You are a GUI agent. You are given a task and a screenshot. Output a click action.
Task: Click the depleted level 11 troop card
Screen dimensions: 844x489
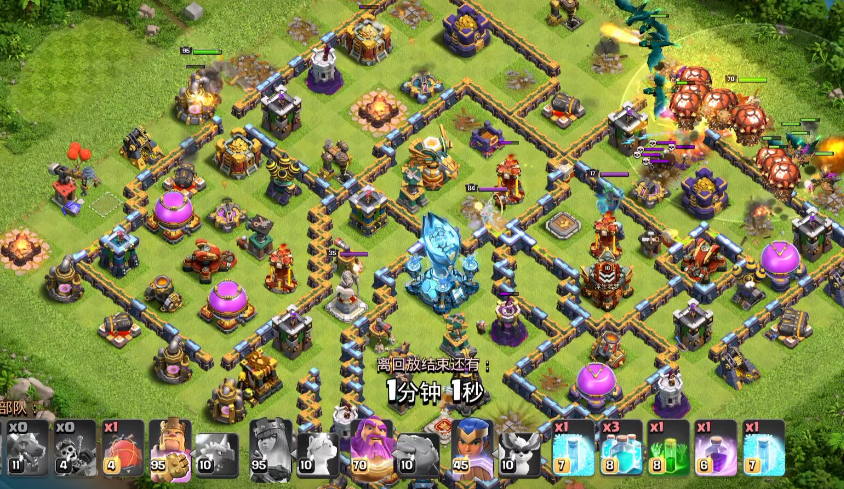[24, 446]
